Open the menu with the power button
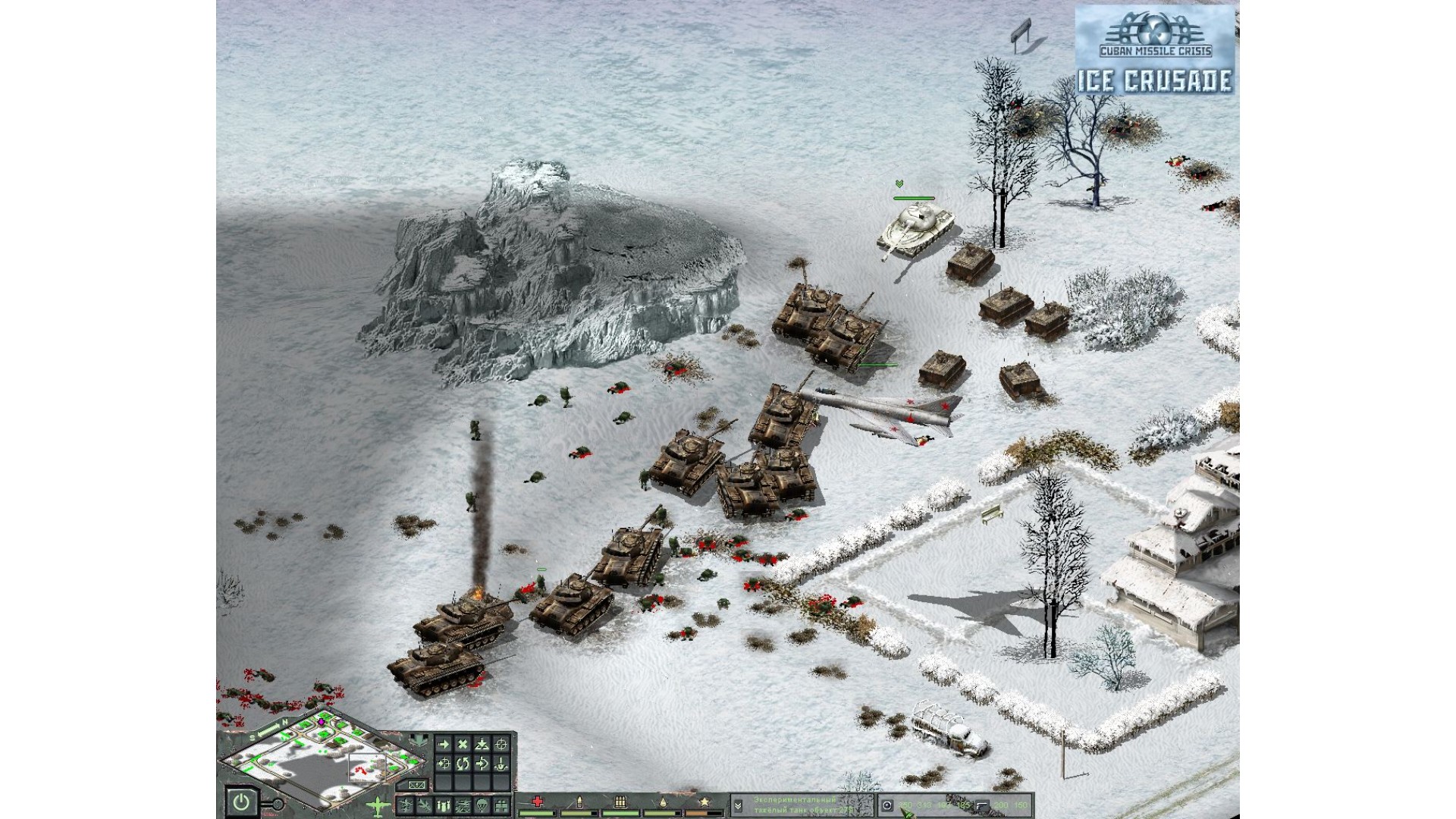This screenshot has width=1456, height=819. point(241,802)
